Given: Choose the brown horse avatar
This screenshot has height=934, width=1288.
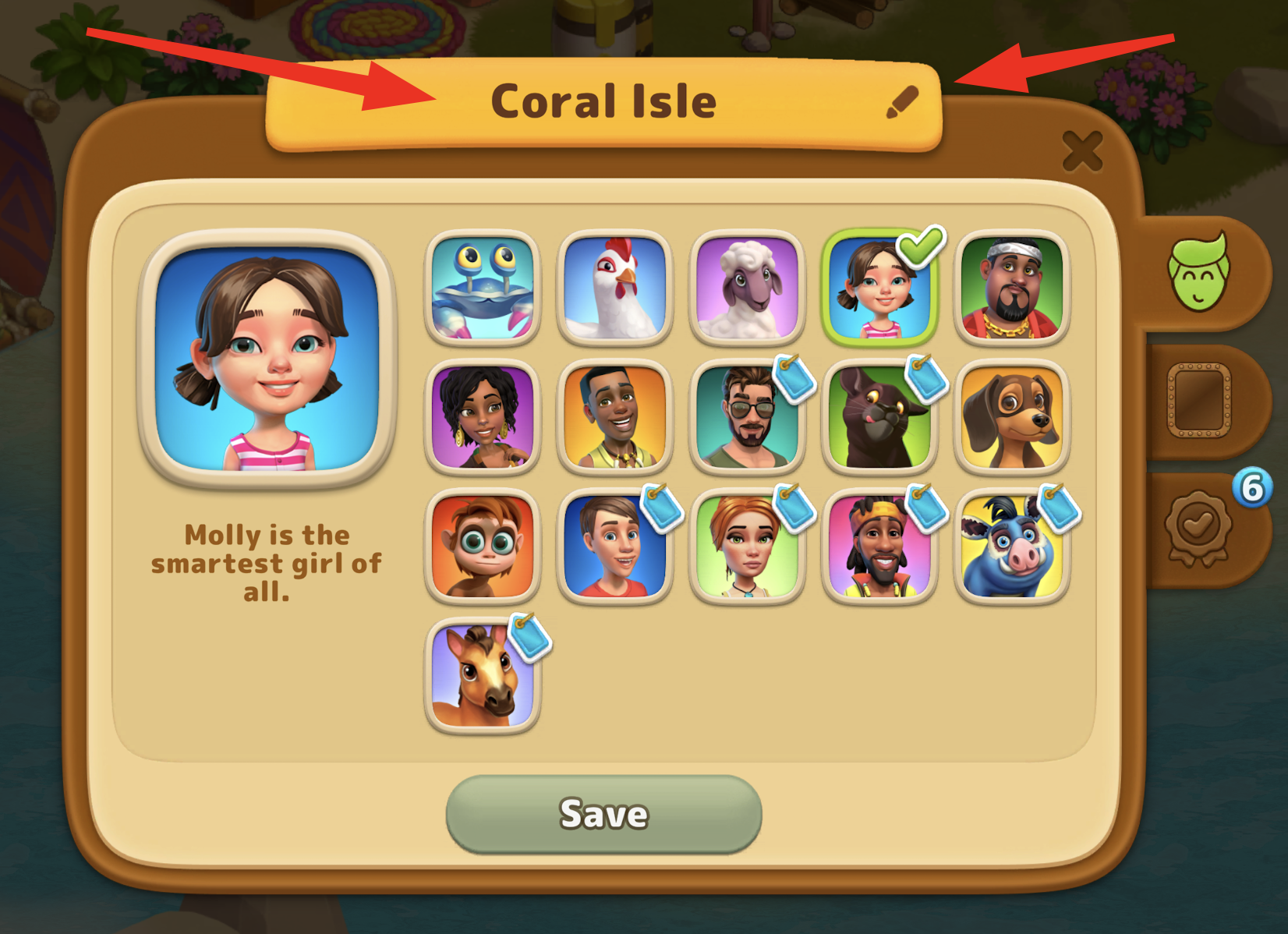Looking at the screenshot, I should (483, 676).
